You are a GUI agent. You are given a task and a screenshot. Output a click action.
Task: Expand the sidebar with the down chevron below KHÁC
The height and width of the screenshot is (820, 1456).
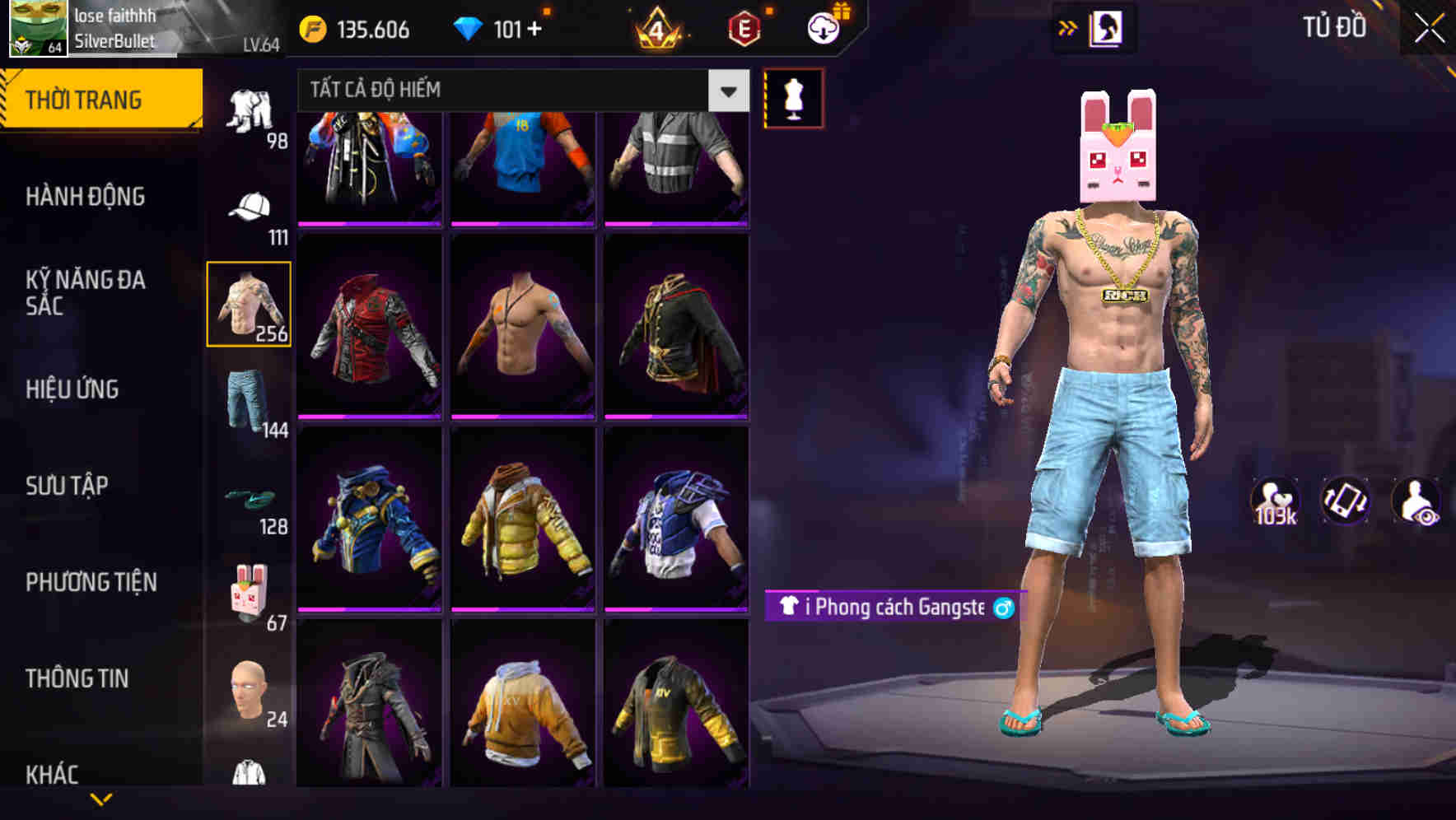99,797
